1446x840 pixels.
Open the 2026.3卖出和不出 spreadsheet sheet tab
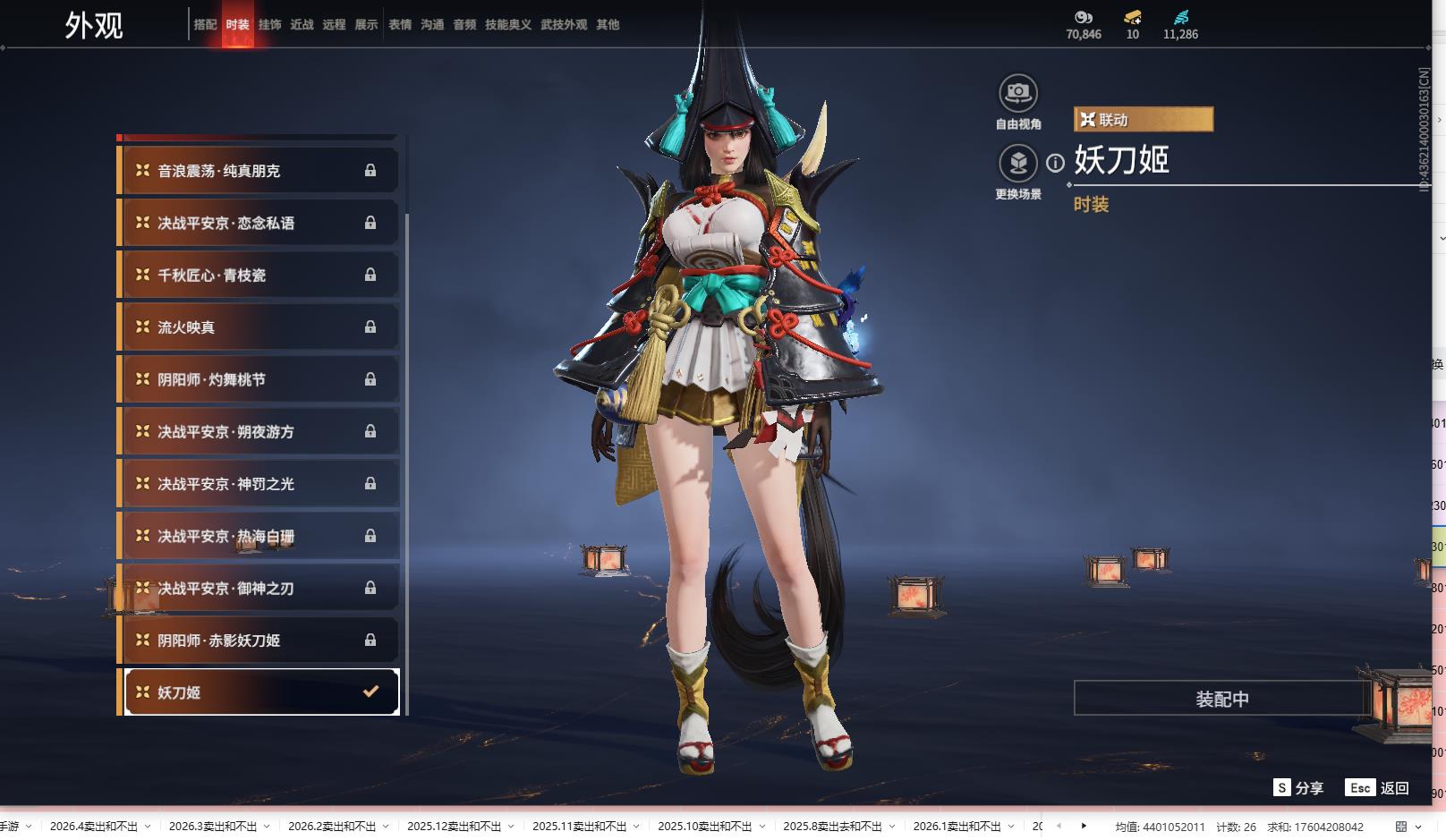(213, 827)
